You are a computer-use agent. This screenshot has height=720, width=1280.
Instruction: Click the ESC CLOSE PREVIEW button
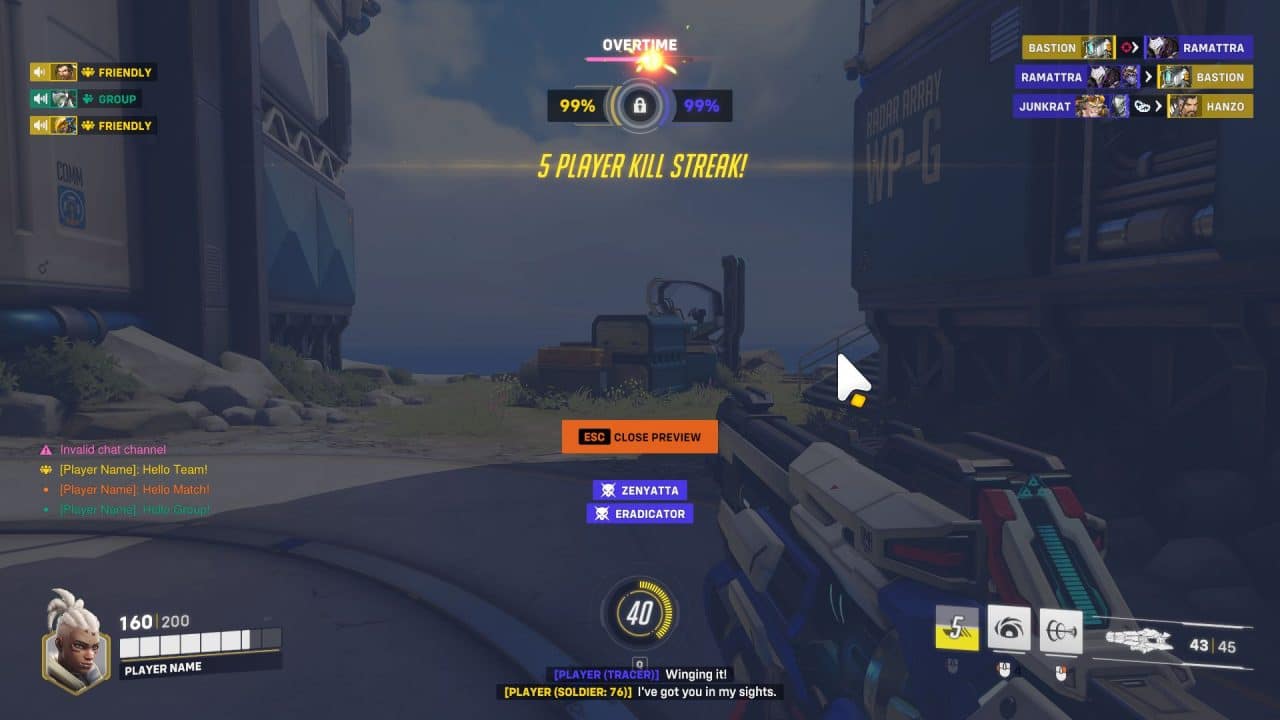pos(640,436)
